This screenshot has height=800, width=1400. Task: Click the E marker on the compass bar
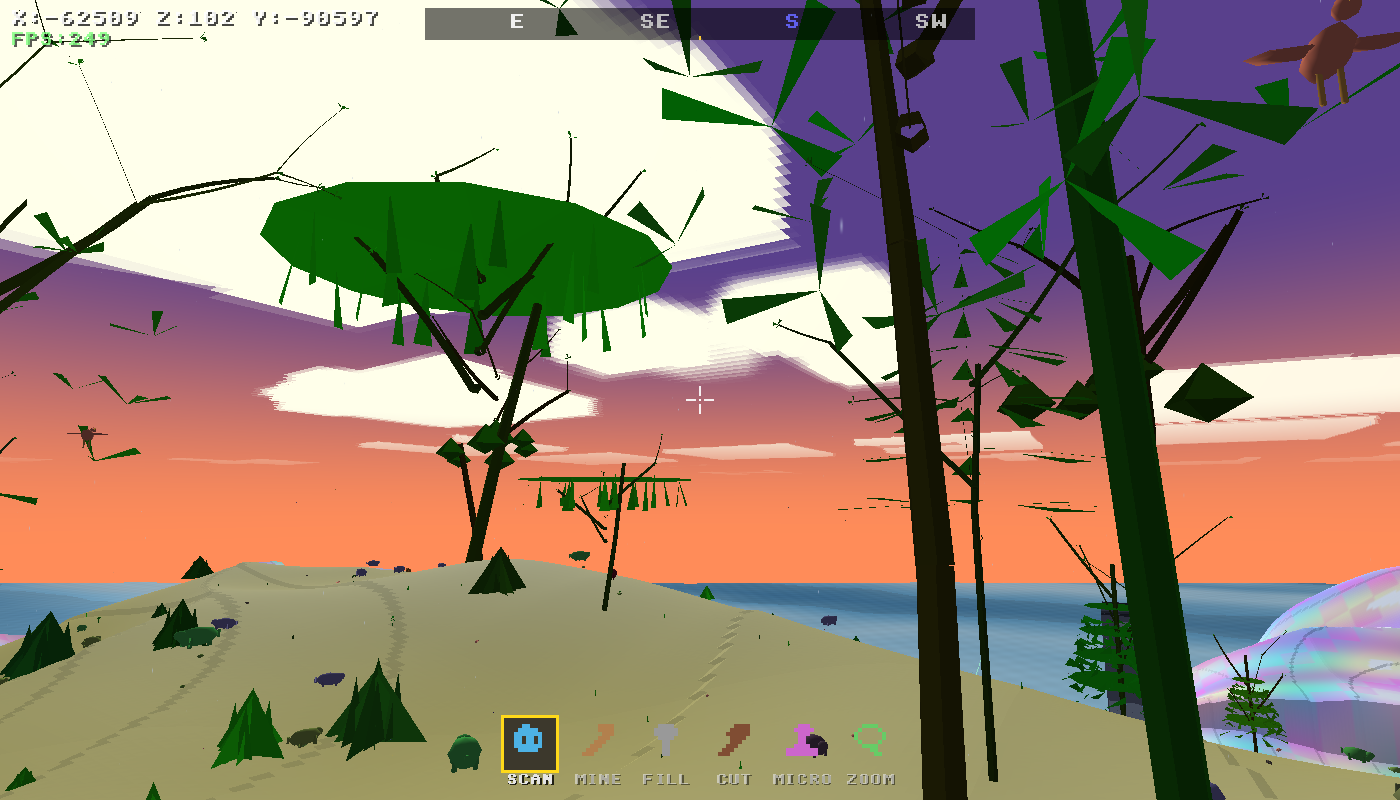click(516, 22)
